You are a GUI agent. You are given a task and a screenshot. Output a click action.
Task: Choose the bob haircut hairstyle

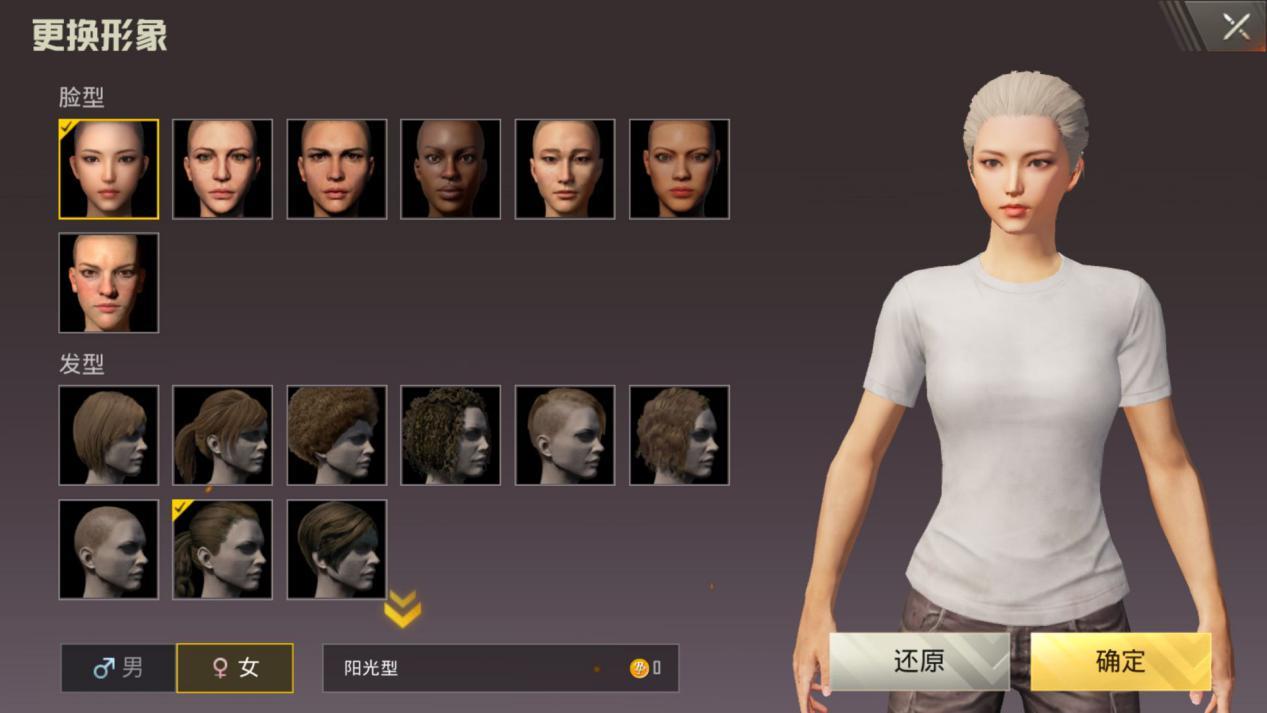[109, 435]
